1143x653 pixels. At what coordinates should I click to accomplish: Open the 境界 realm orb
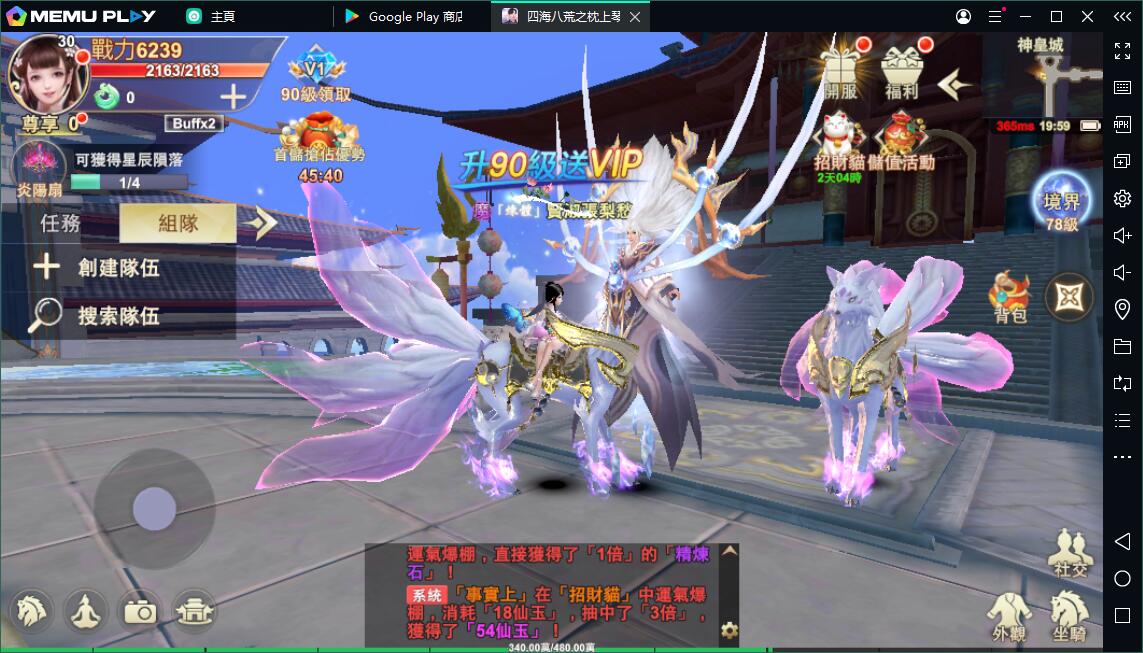(x=1061, y=205)
